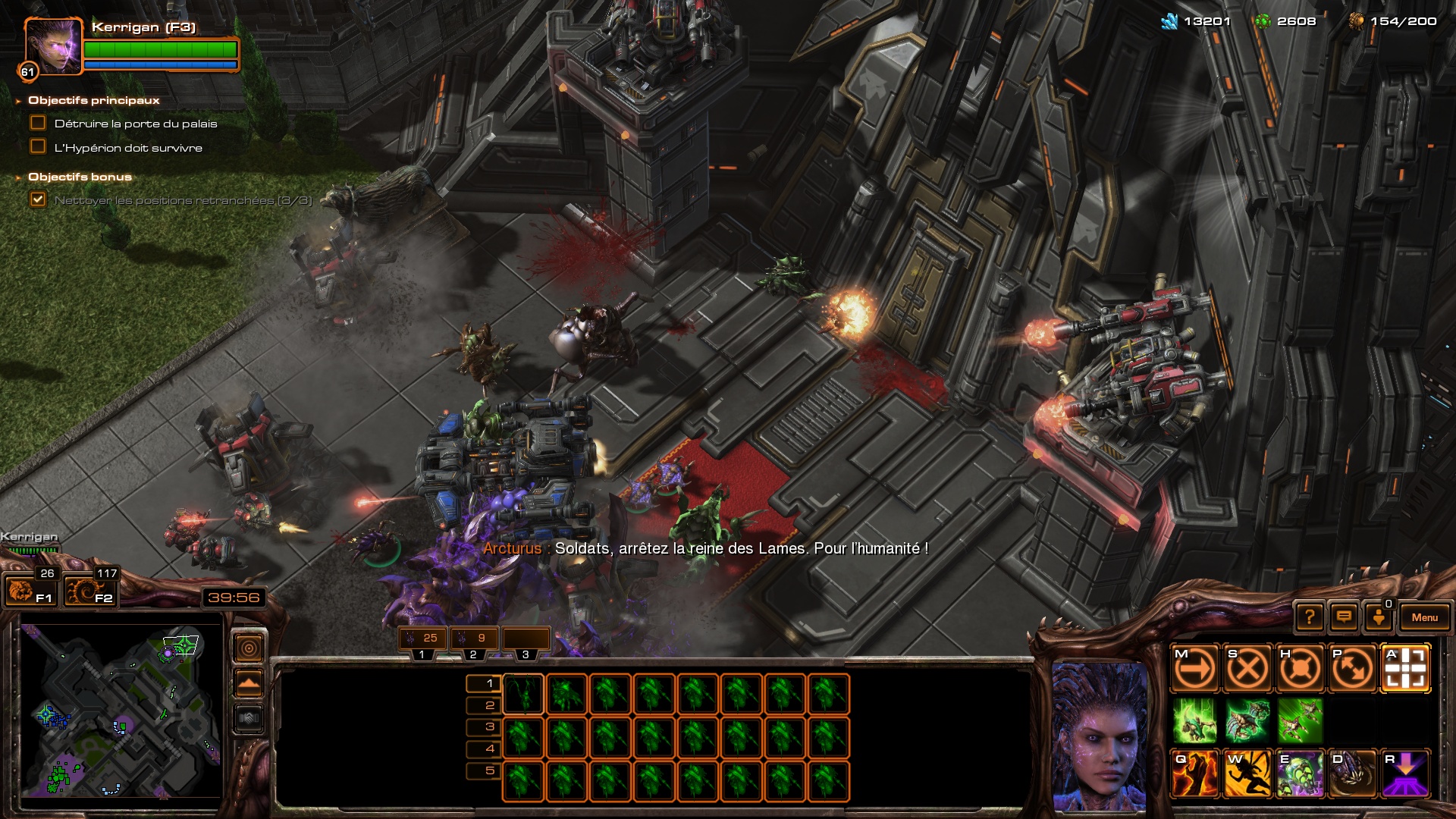Screen dimensions: 1456x819
Task: Select all army units with F2 button
Action: [x=89, y=591]
